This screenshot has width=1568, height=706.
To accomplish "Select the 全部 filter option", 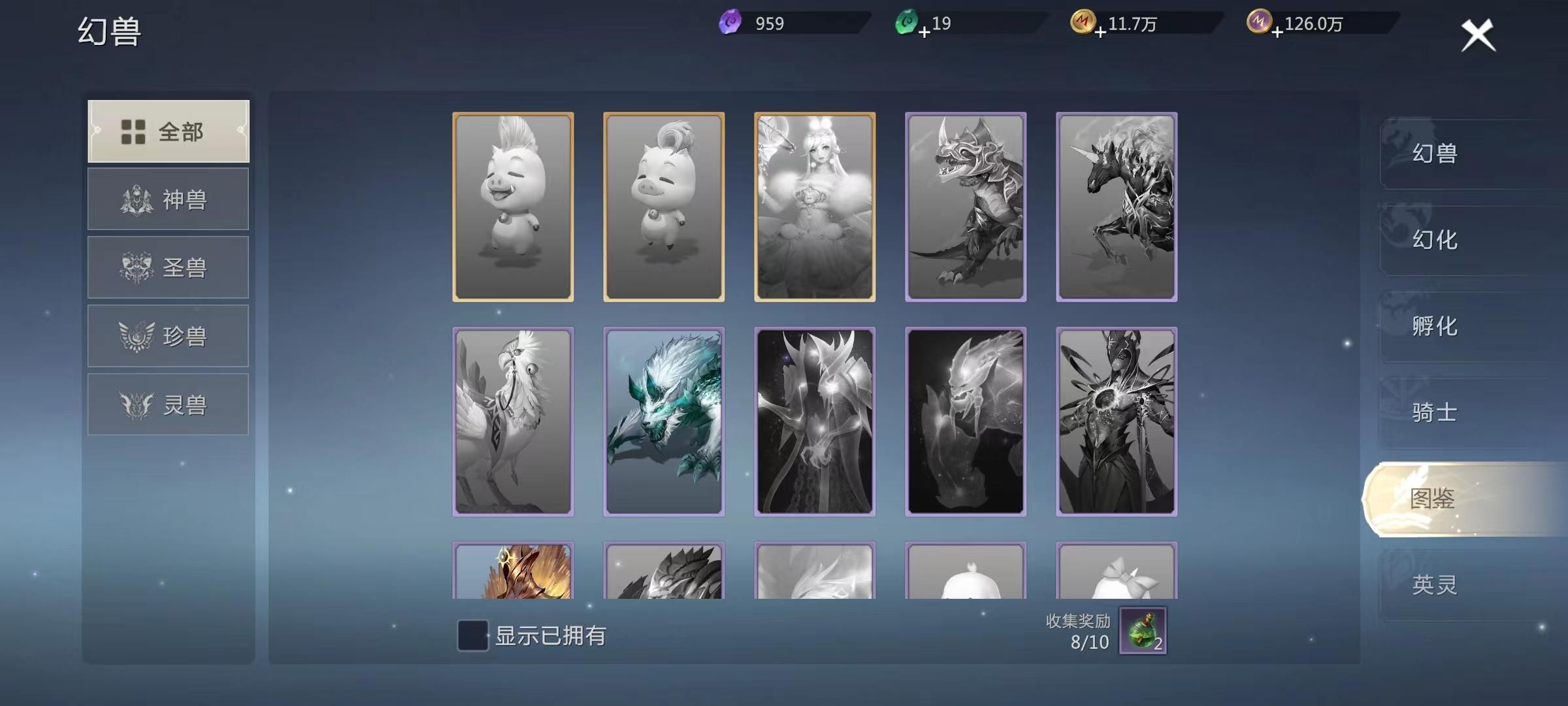I will pos(168,131).
